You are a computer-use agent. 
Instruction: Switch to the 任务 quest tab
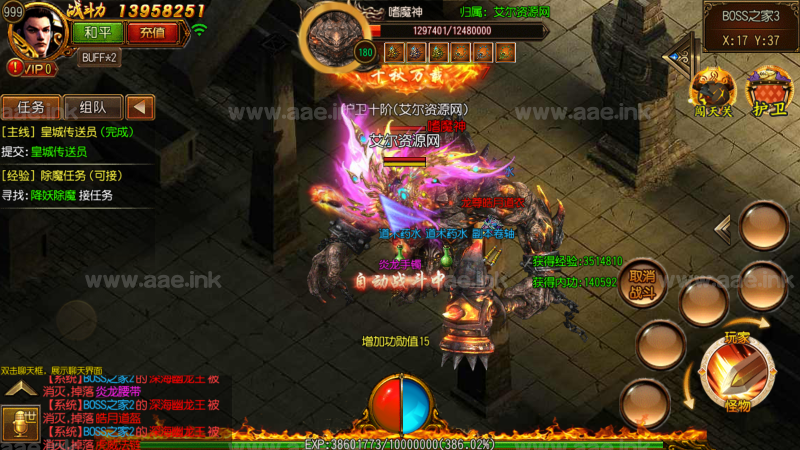coord(30,107)
